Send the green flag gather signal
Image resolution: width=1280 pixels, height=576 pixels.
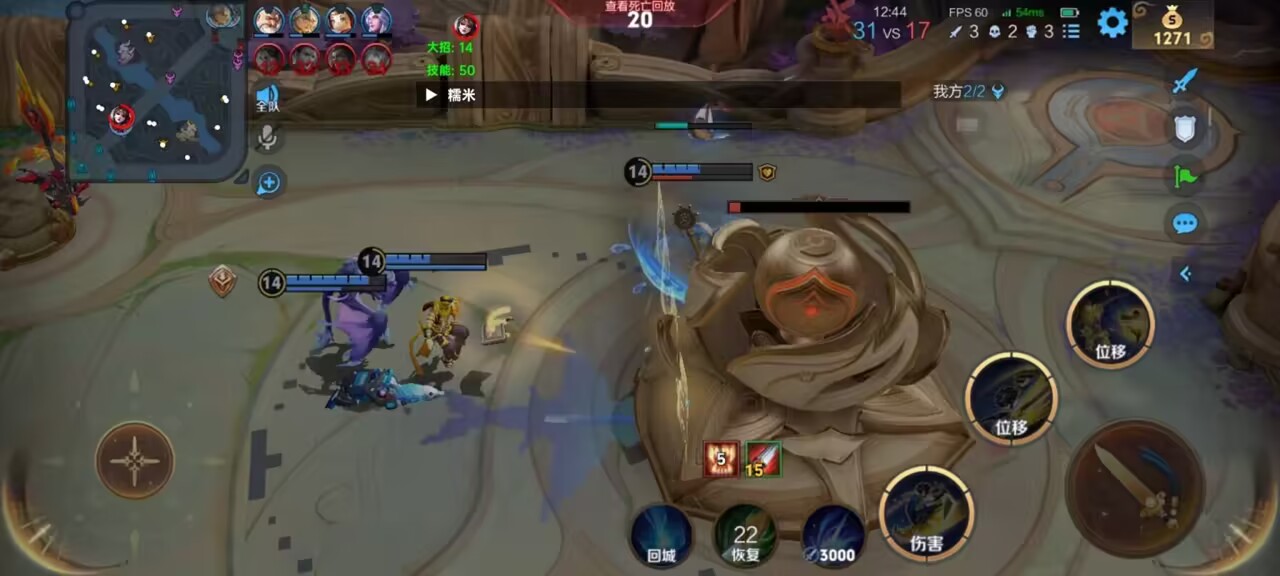1185,177
